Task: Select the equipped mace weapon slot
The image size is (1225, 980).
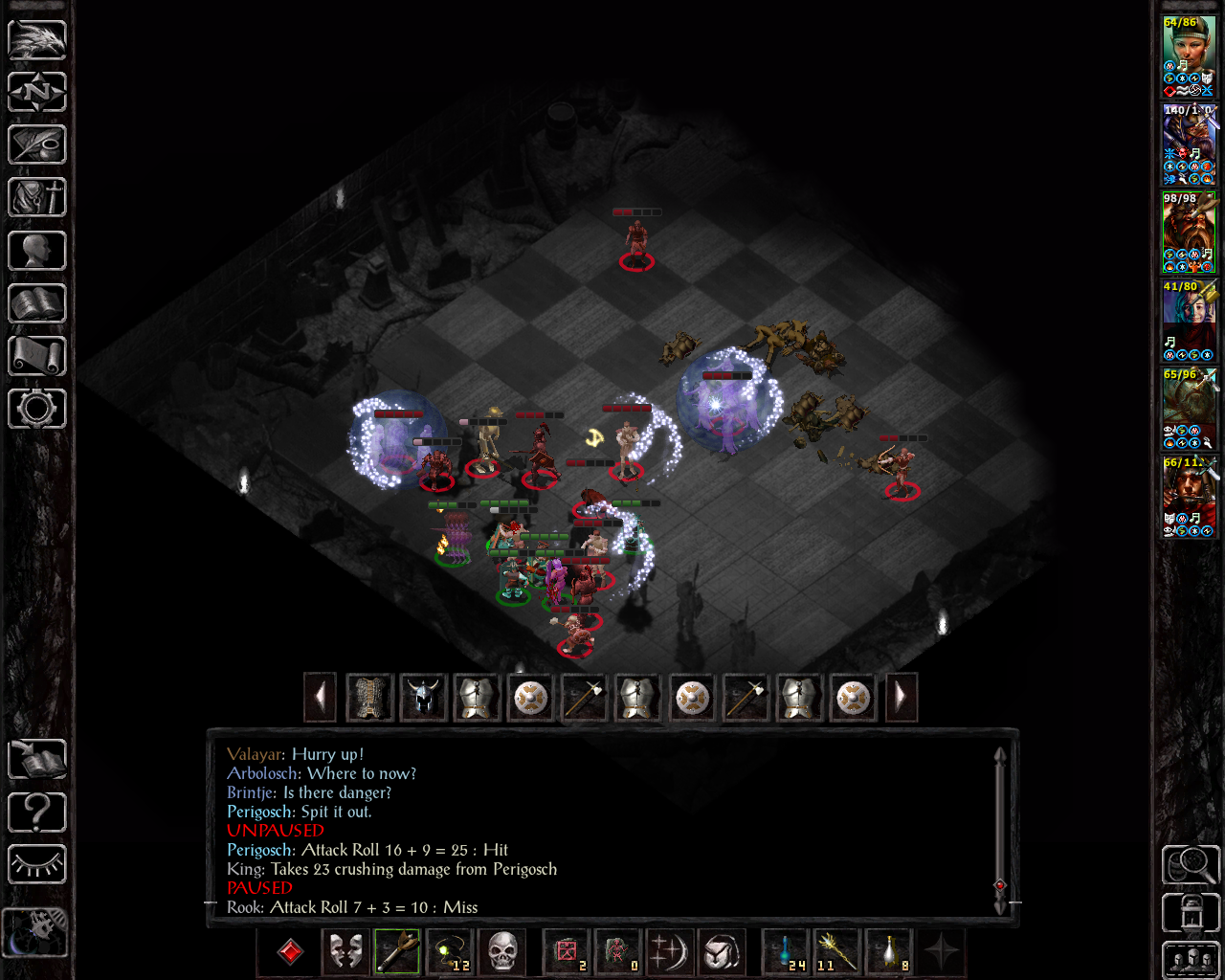Action: (397, 952)
